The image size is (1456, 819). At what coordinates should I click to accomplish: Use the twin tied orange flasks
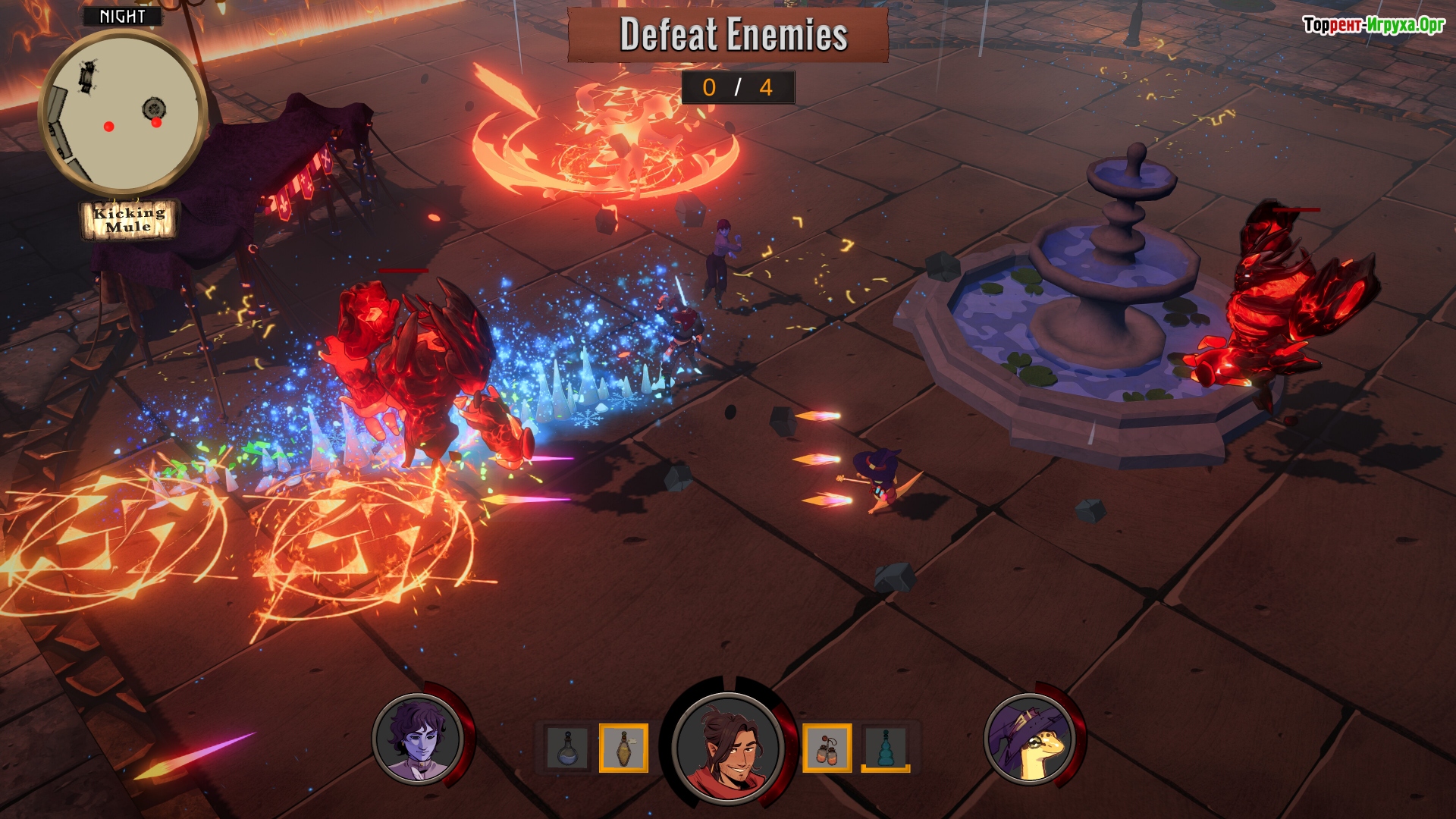827,748
